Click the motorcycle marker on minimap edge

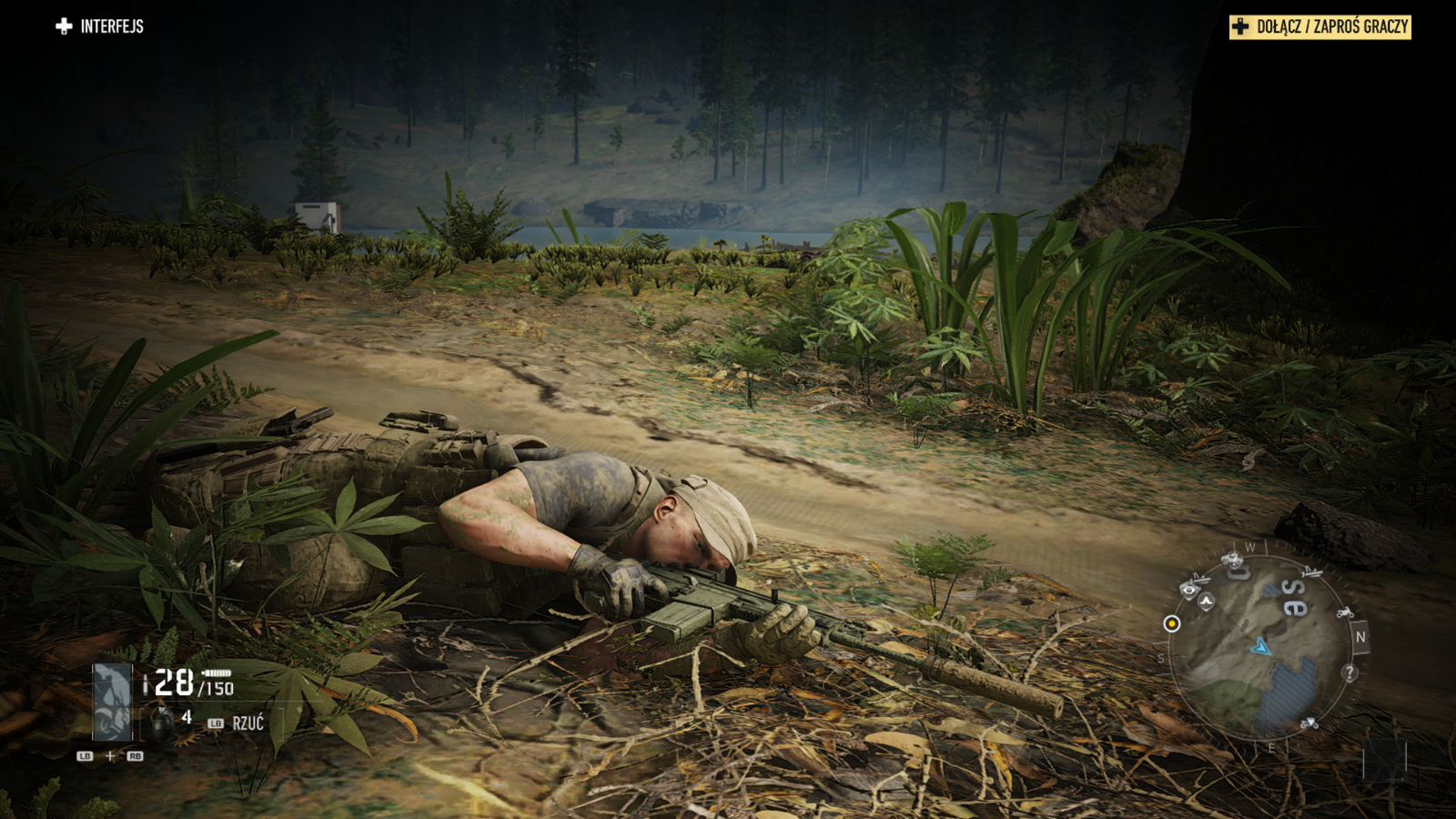(x=1344, y=612)
